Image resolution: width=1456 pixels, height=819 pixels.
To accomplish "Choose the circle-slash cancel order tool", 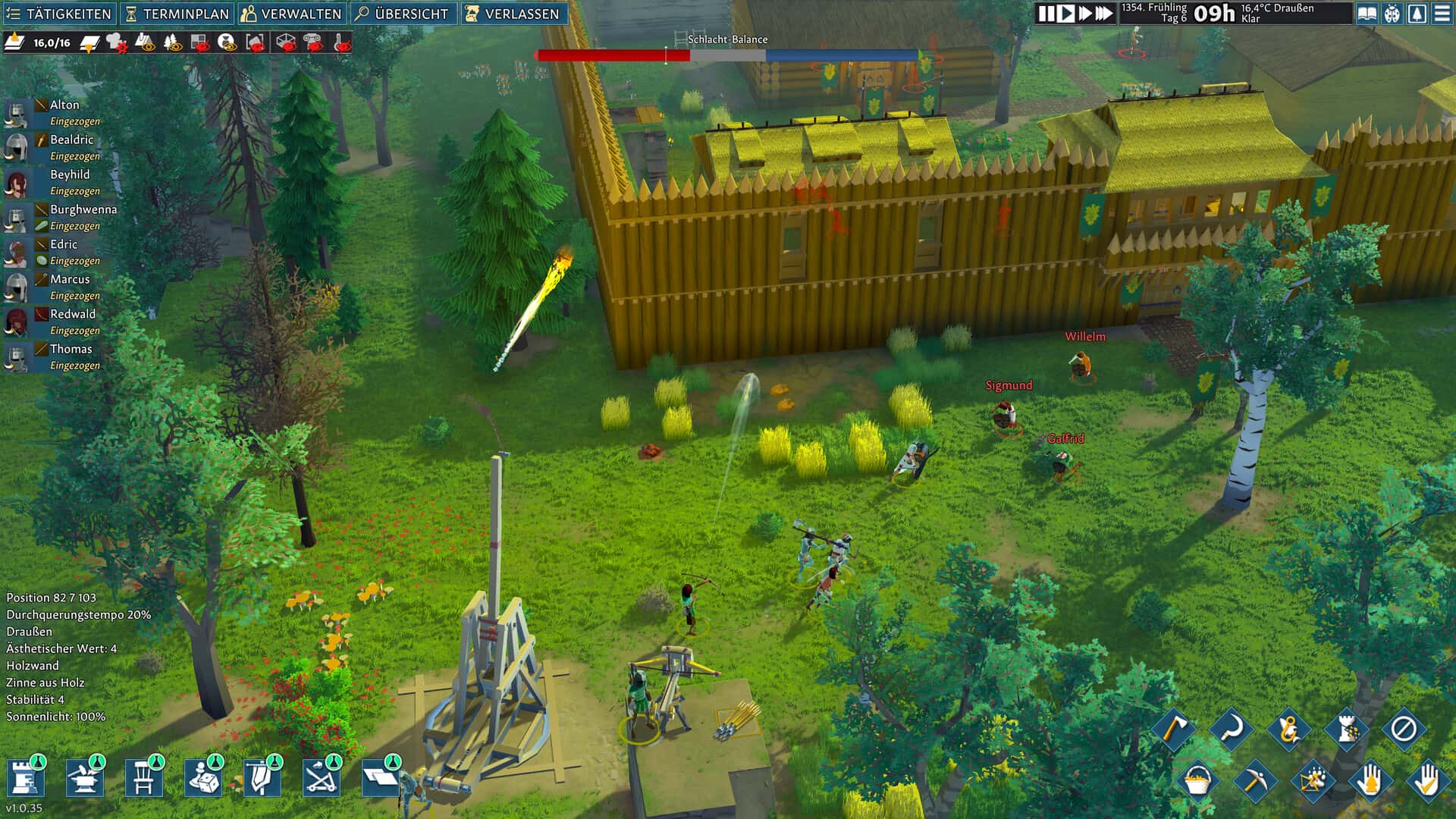I will tap(1403, 729).
